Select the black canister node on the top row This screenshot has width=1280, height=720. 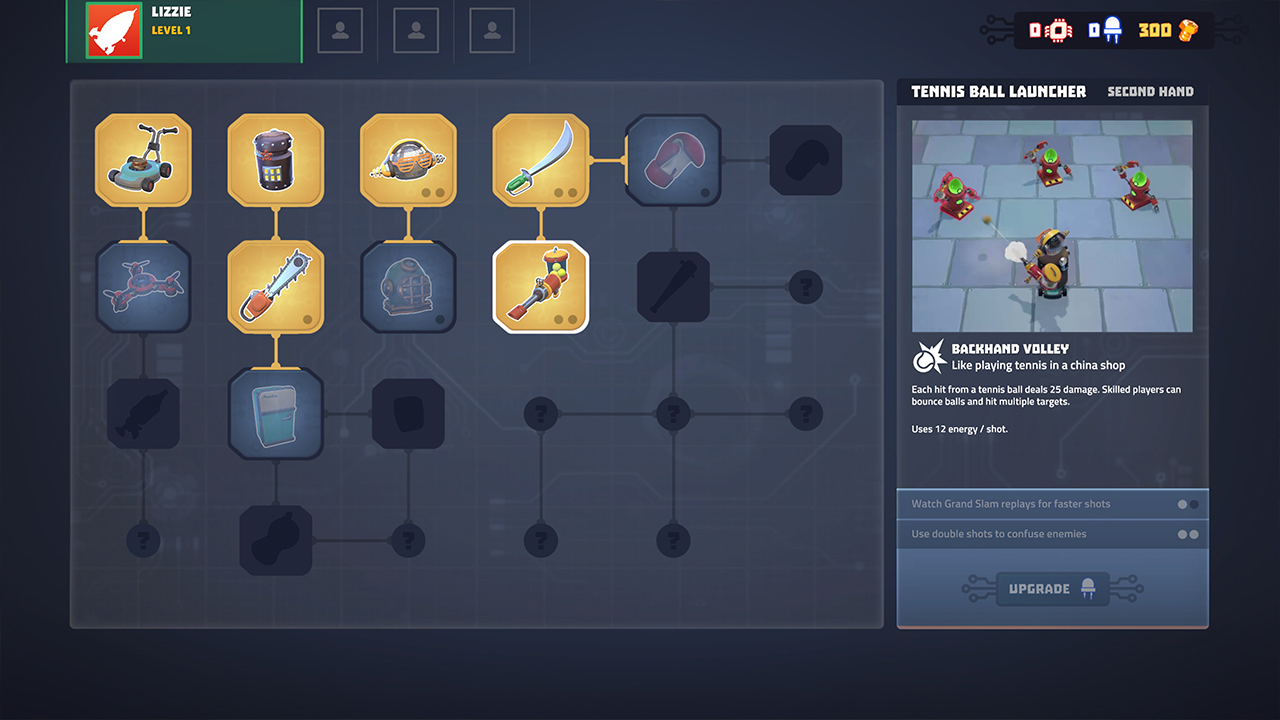pyautogui.click(x=276, y=159)
